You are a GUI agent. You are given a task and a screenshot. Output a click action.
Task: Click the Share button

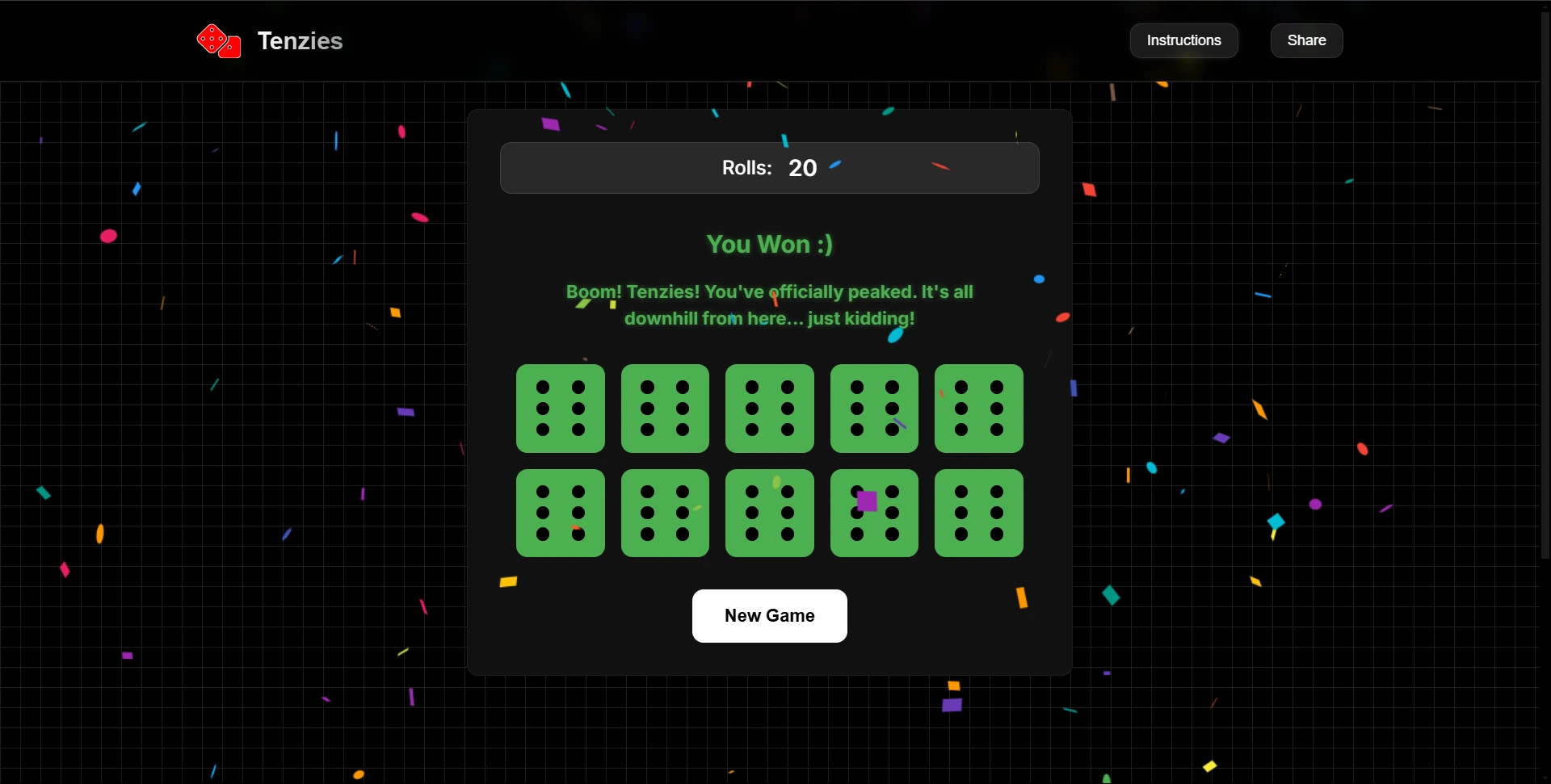1305,40
